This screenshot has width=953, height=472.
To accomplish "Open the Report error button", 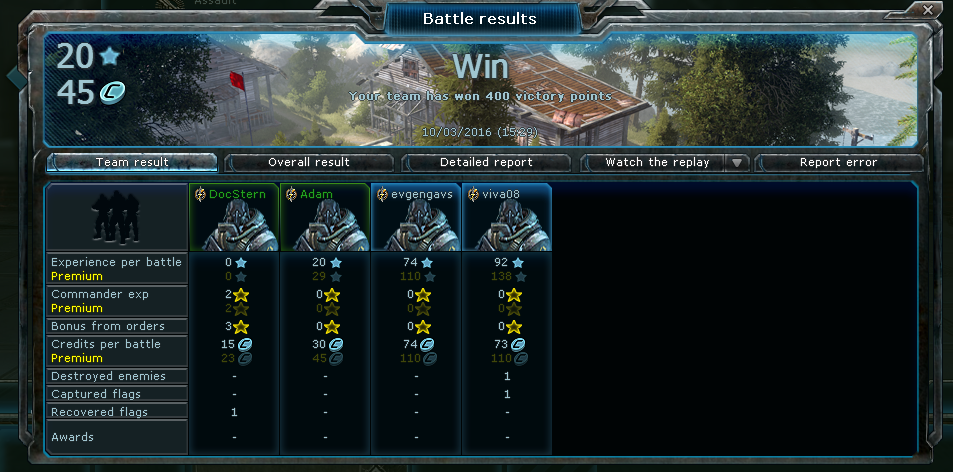I will tap(838, 162).
